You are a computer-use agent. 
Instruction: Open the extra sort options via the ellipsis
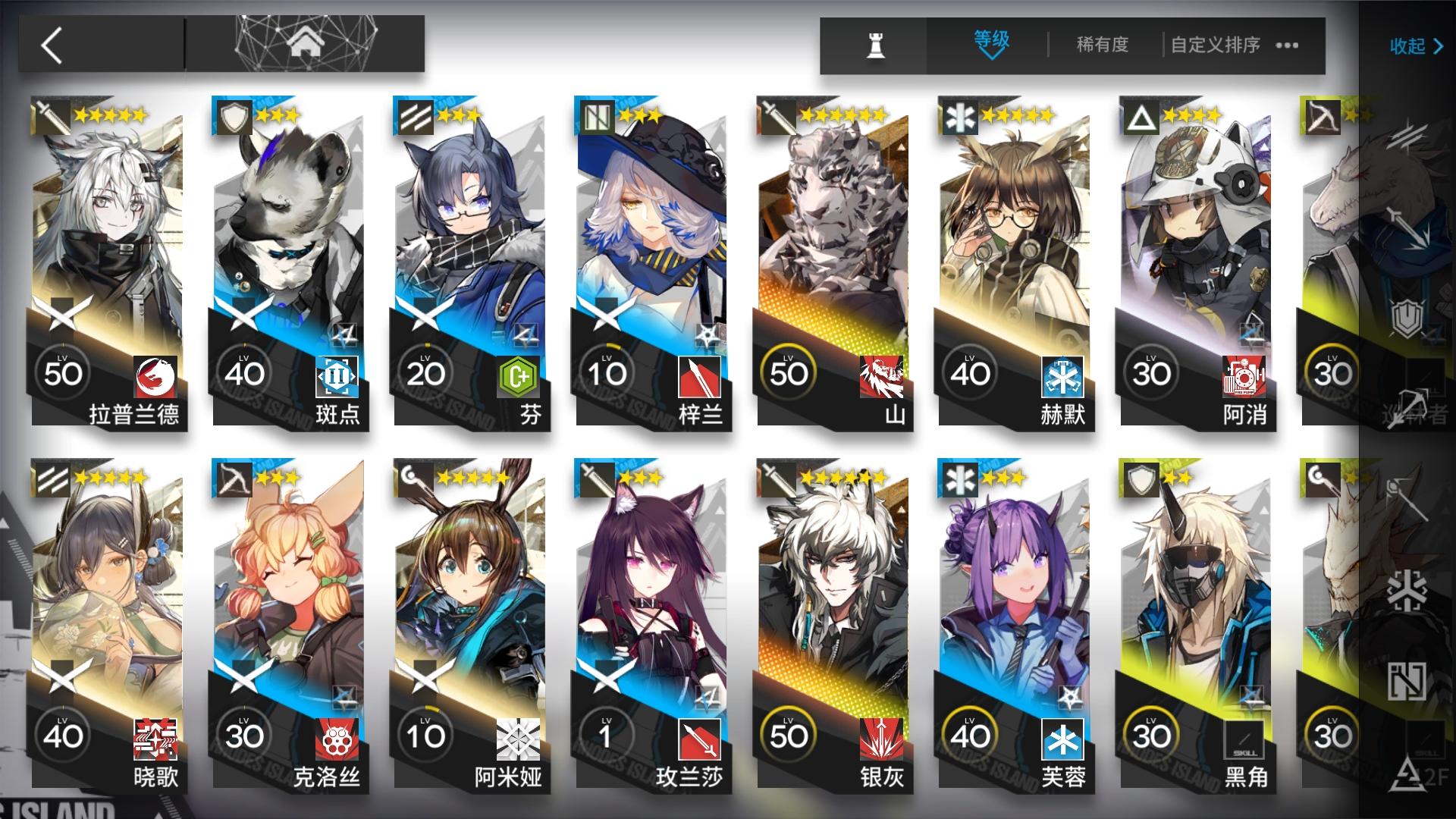[x=1286, y=44]
